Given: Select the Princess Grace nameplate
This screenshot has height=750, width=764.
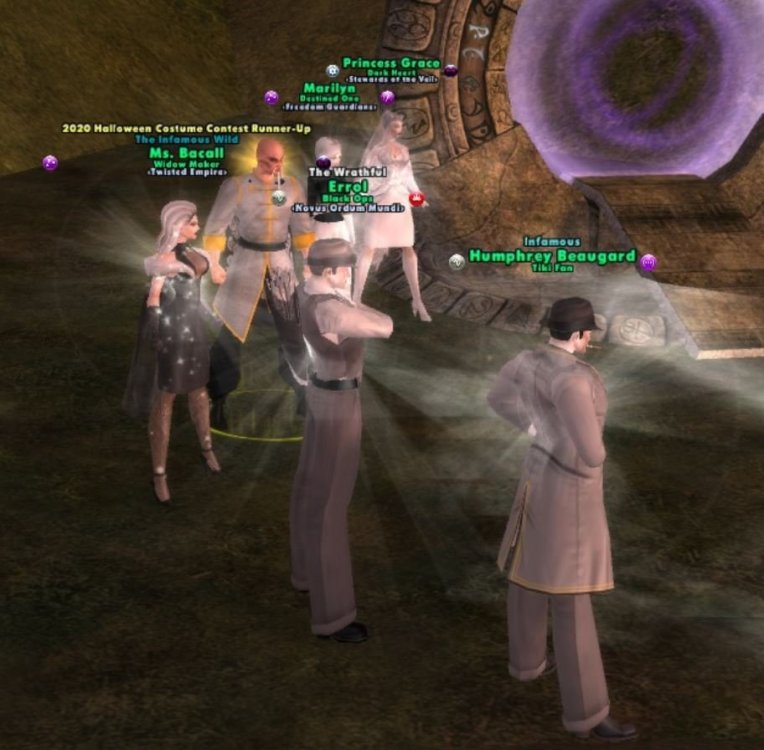Looking at the screenshot, I should 391,63.
